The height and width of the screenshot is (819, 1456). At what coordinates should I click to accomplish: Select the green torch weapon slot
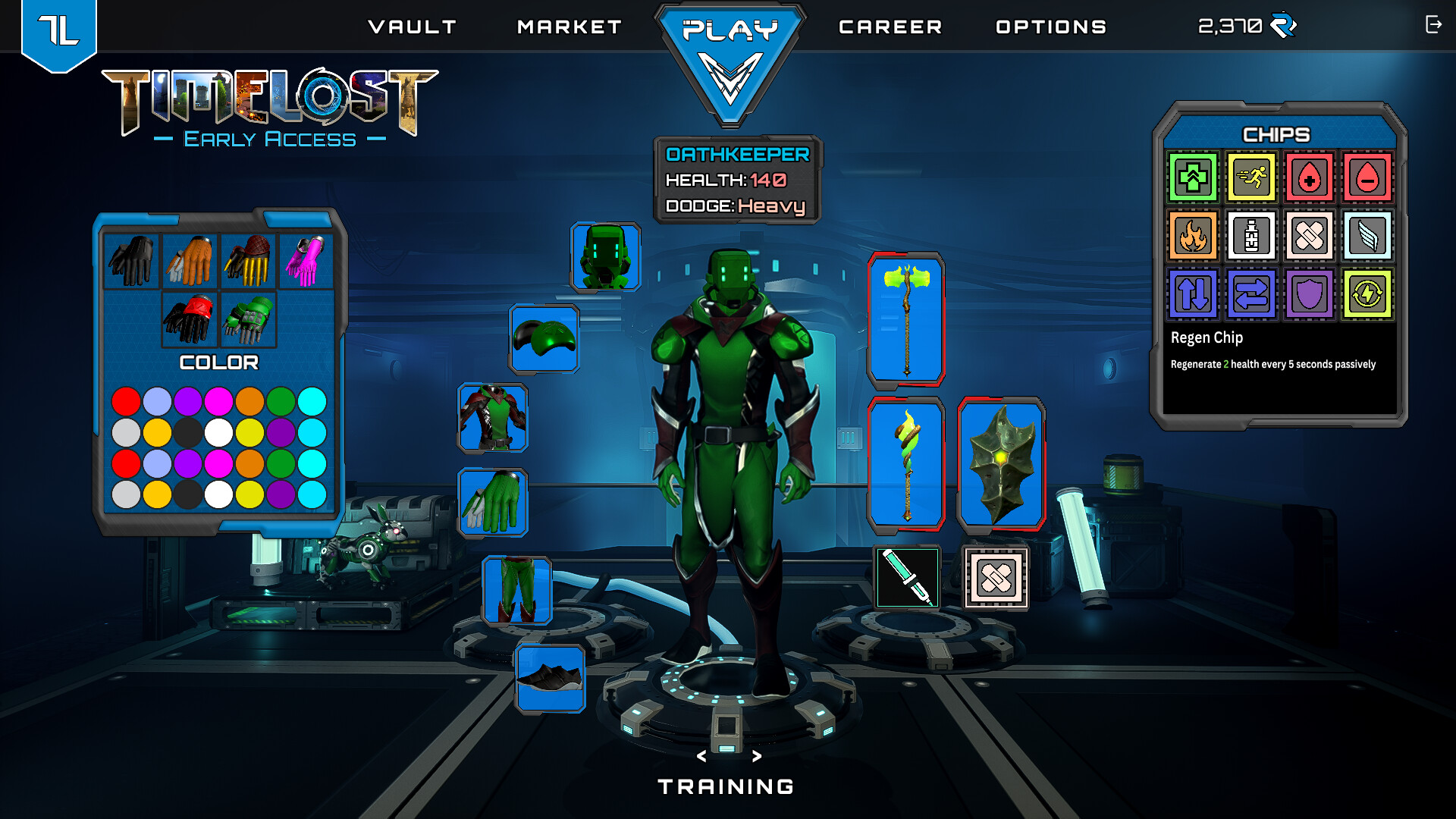907,463
